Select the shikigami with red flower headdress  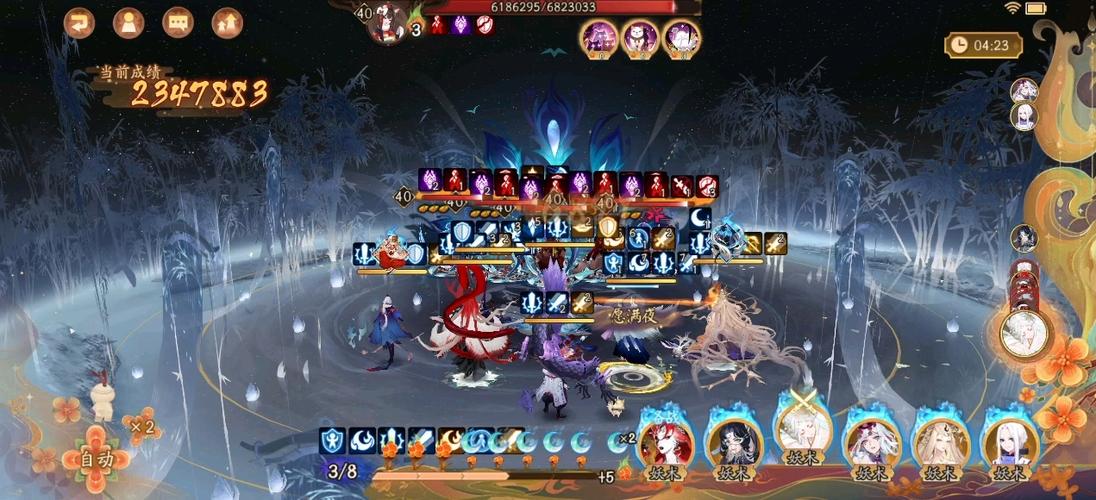tap(871, 444)
